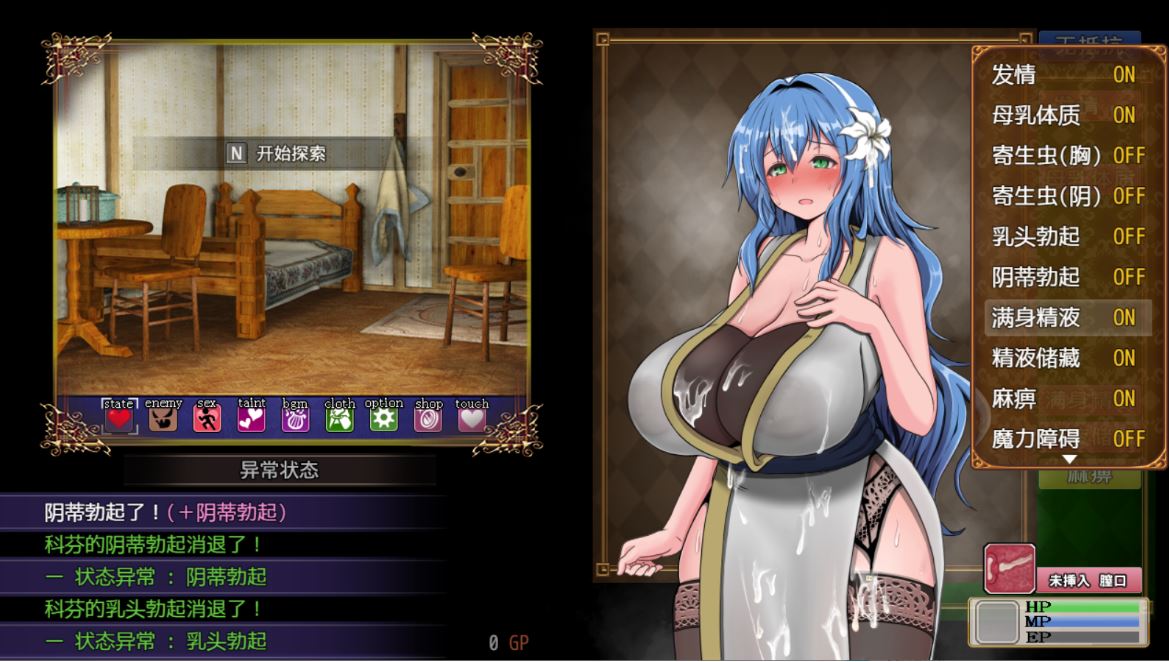Open the cloth outfit icon
The height and width of the screenshot is (662, 1169).
[339, 419]
